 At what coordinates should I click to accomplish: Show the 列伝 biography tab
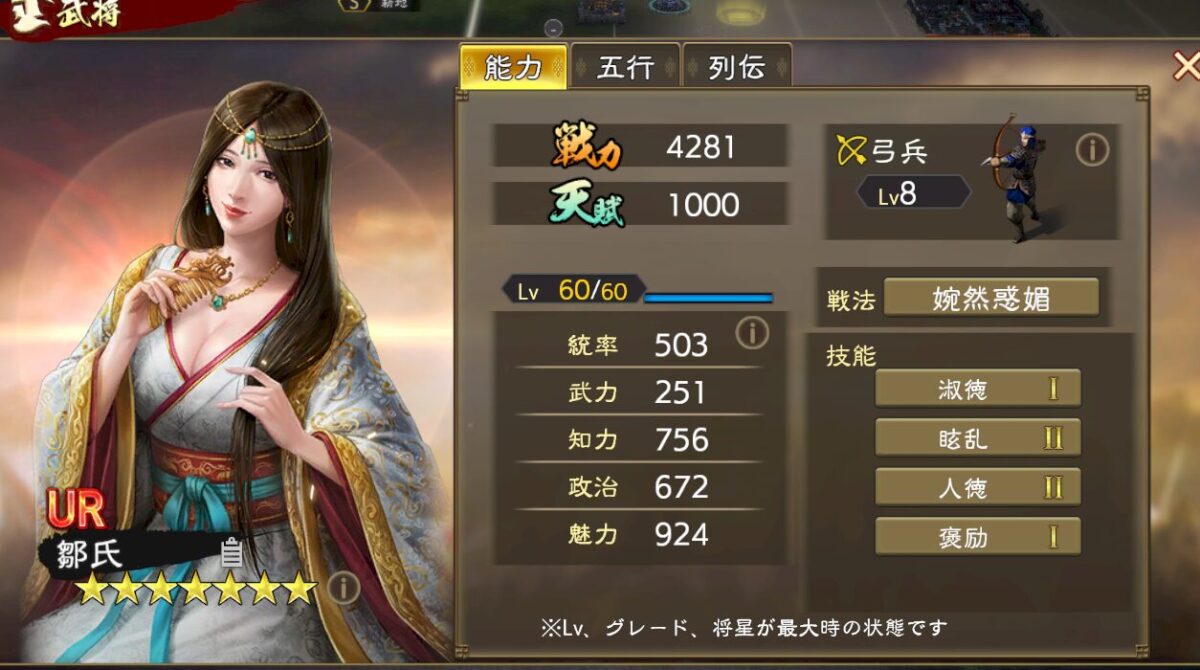pyautogui.click(x=737, y=67)
